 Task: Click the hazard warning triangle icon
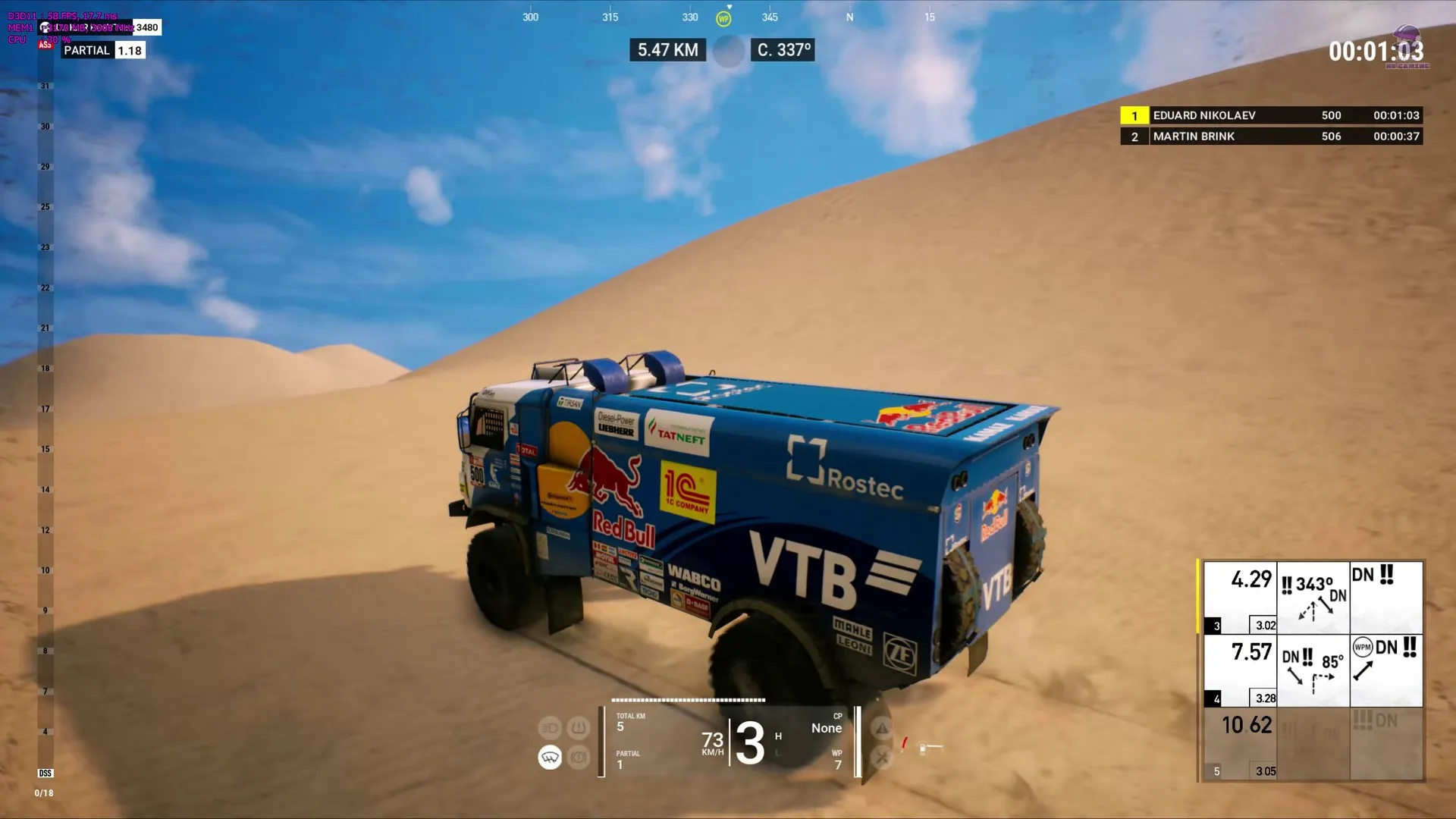click(882, 729)
